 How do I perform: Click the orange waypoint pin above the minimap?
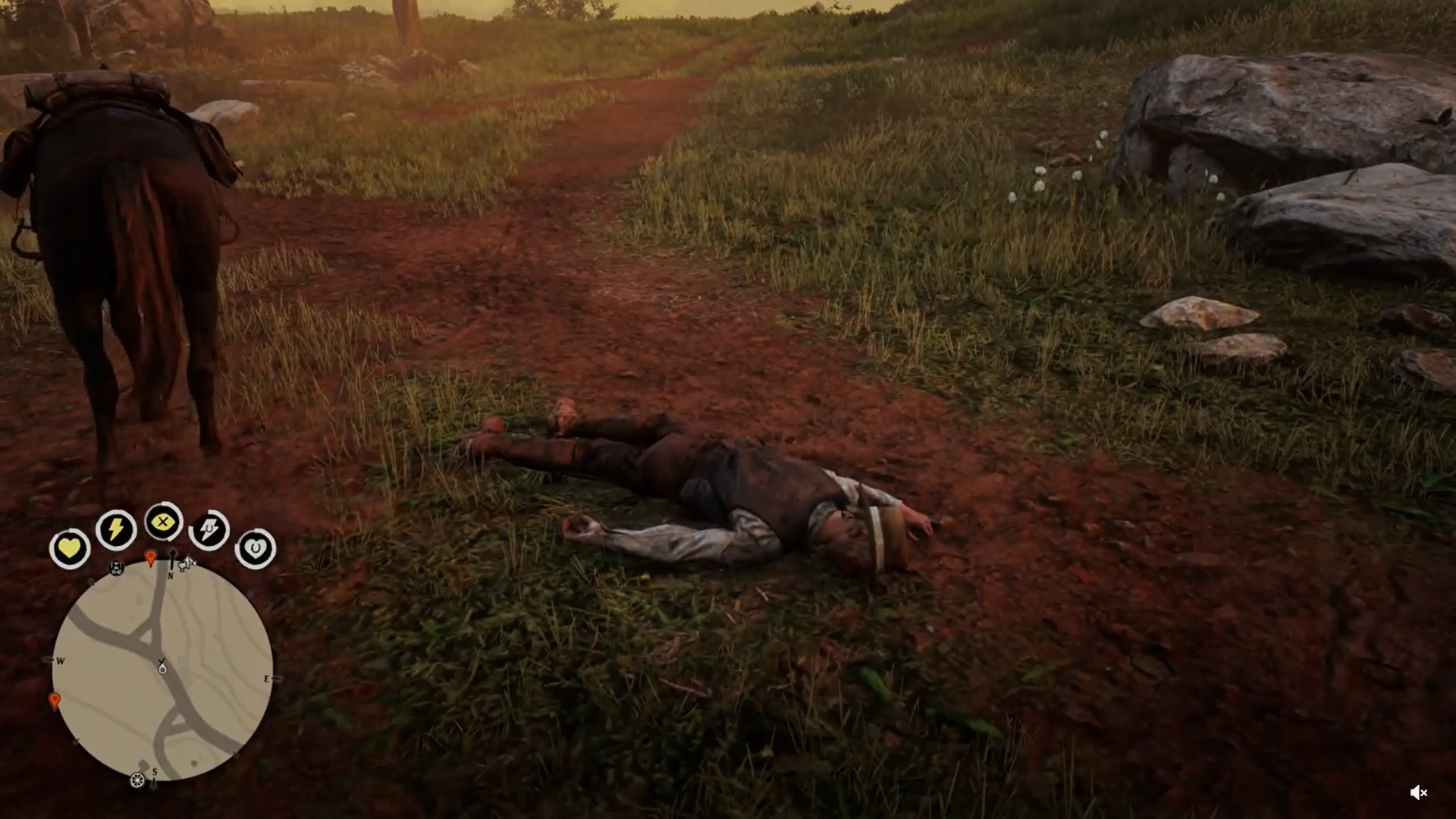pos(152,557)
